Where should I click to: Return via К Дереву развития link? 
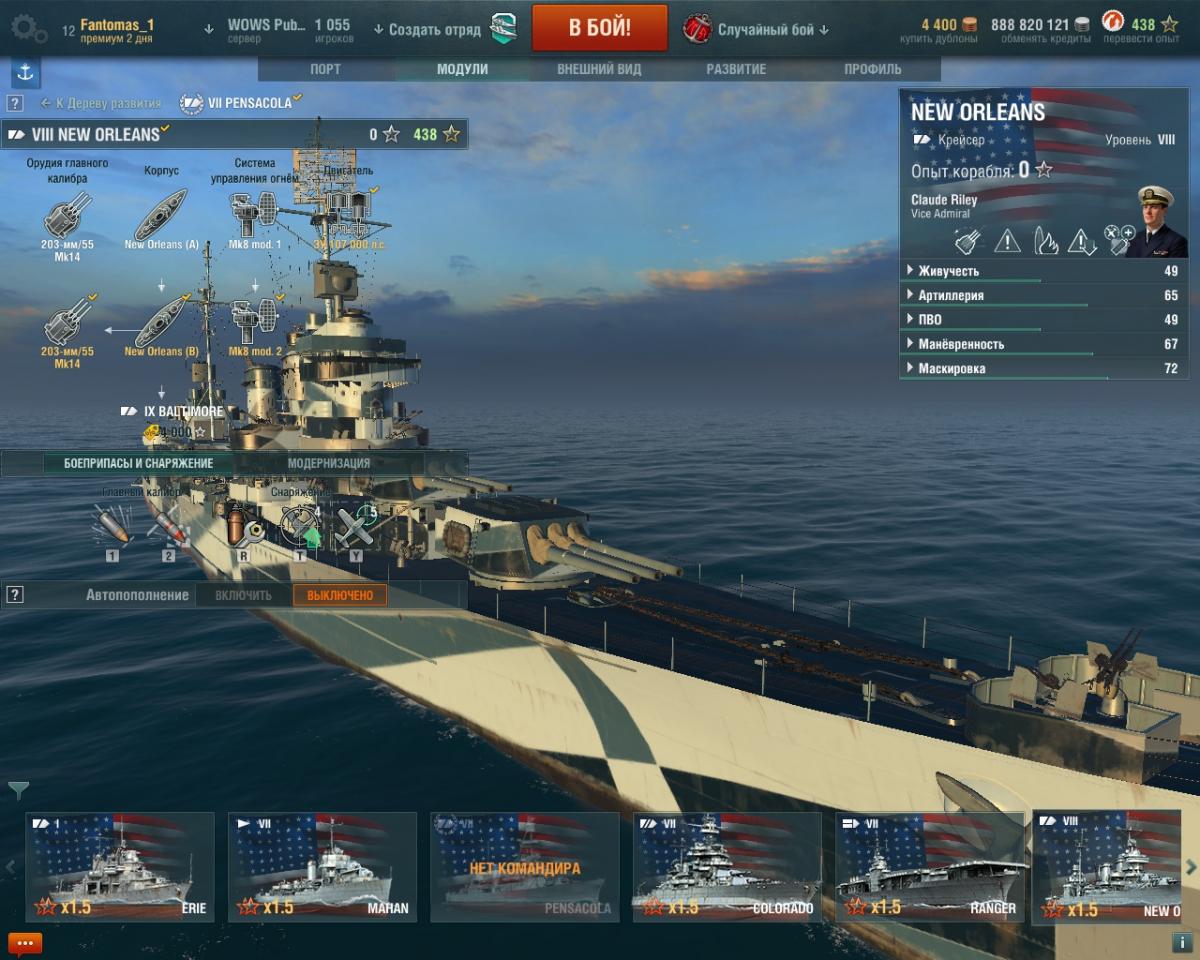click(101, 103)
